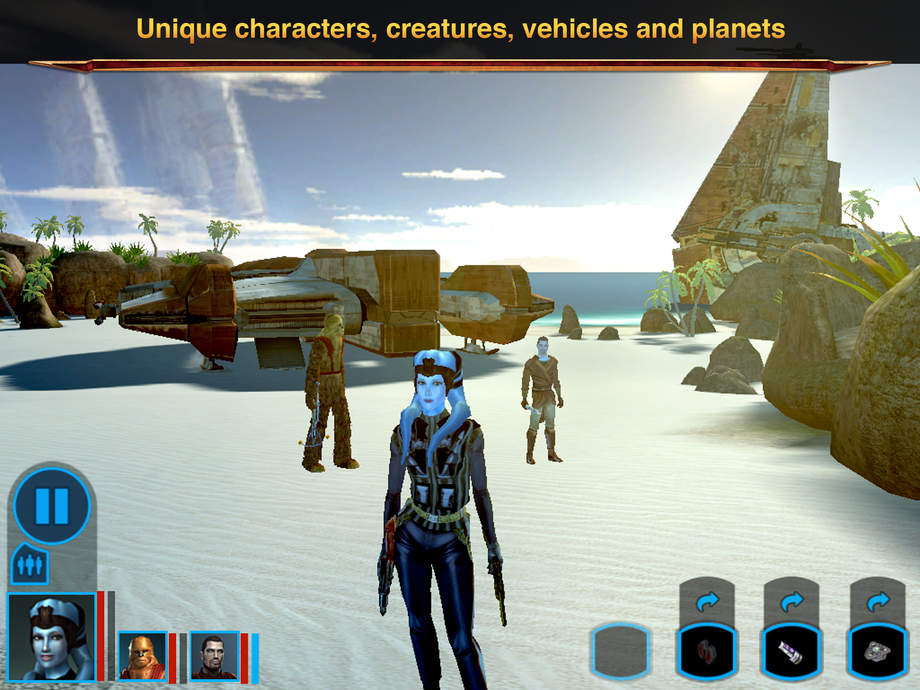
Task: Switch to the Wookiee party member portrait
Action: click(x=142, y=656)
